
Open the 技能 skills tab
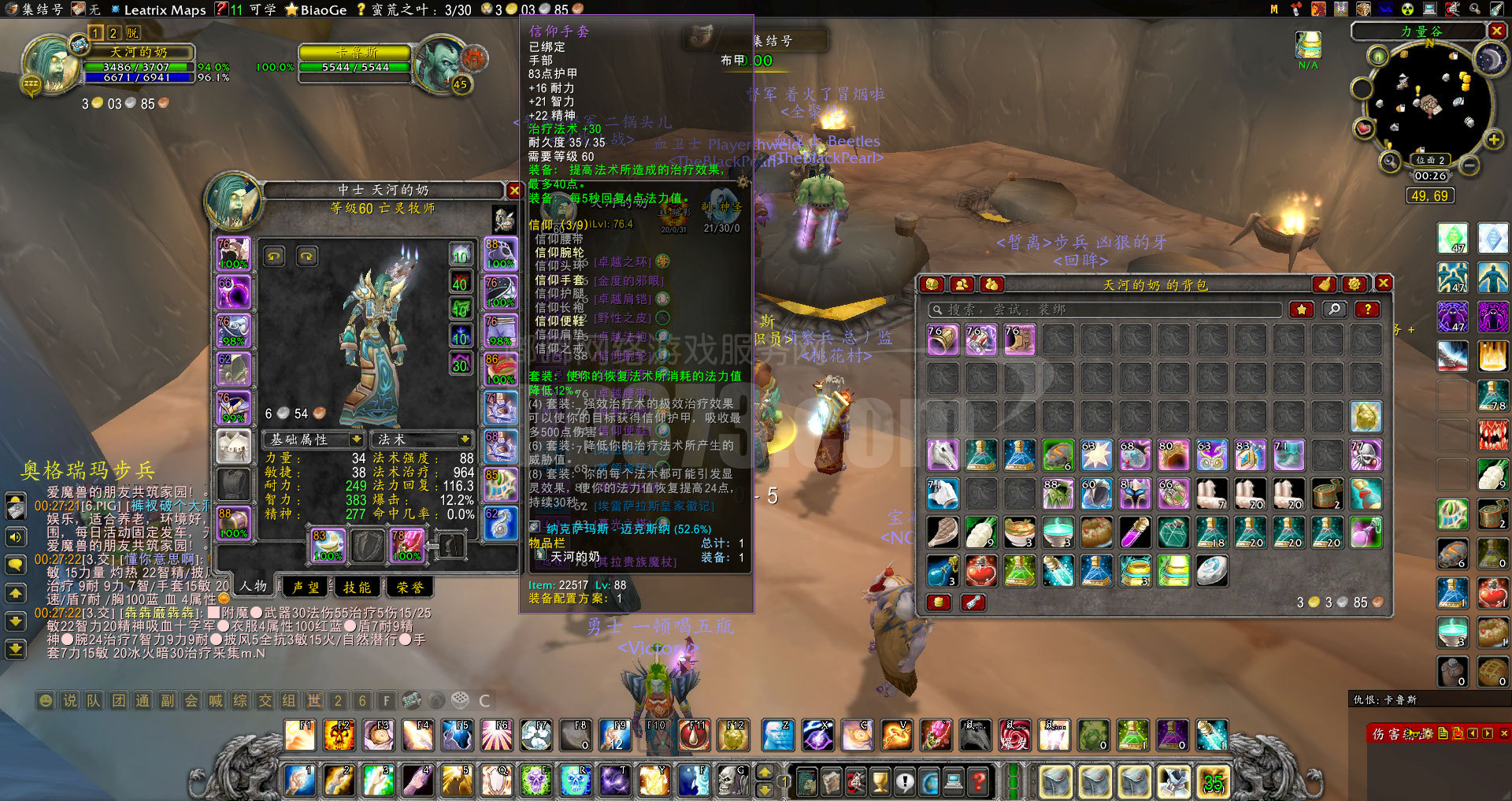click(358, 587)
